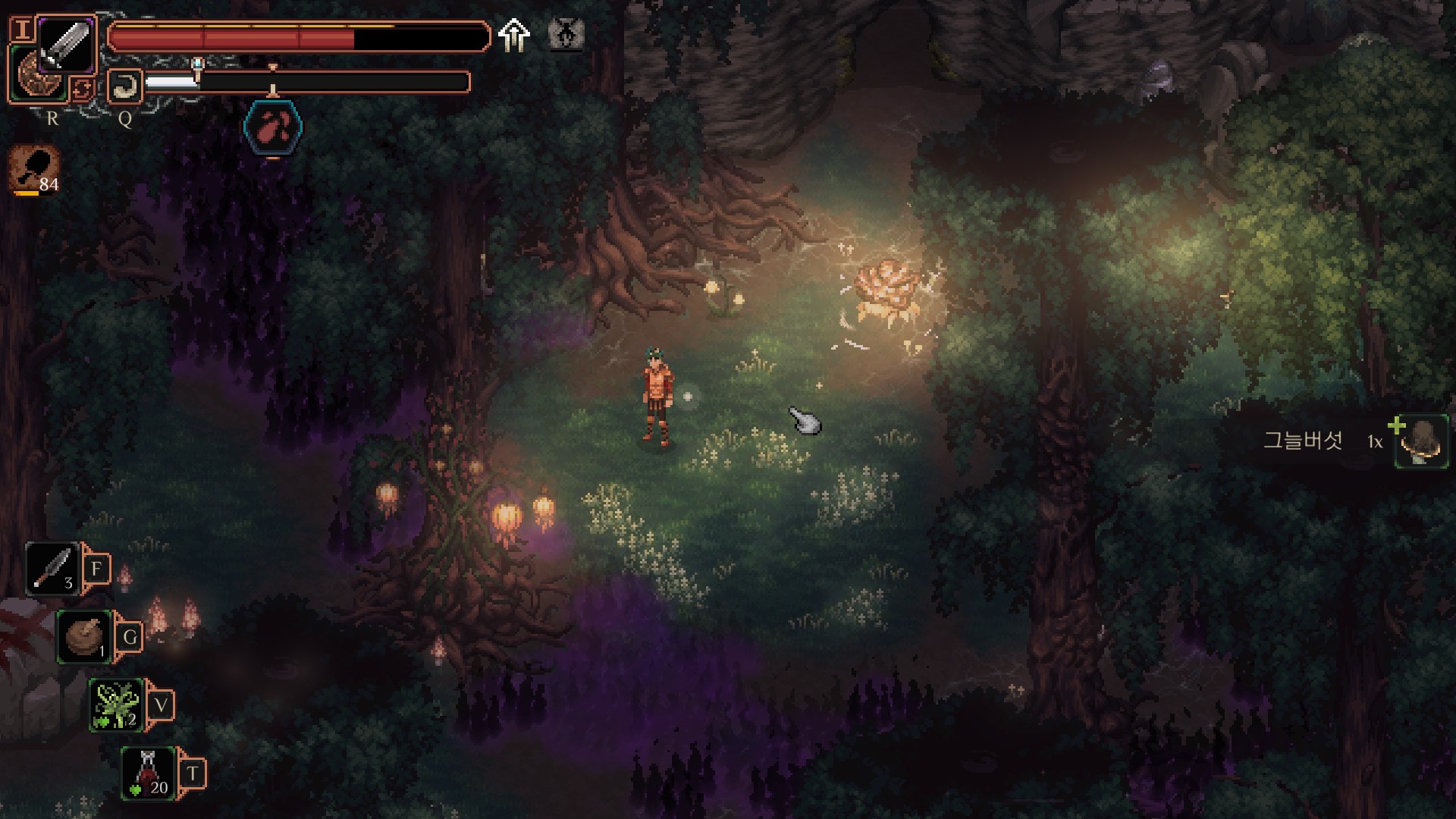Select the equipped sword weapon slot
Screen dimensions: 1456x819
pos(67,44)
